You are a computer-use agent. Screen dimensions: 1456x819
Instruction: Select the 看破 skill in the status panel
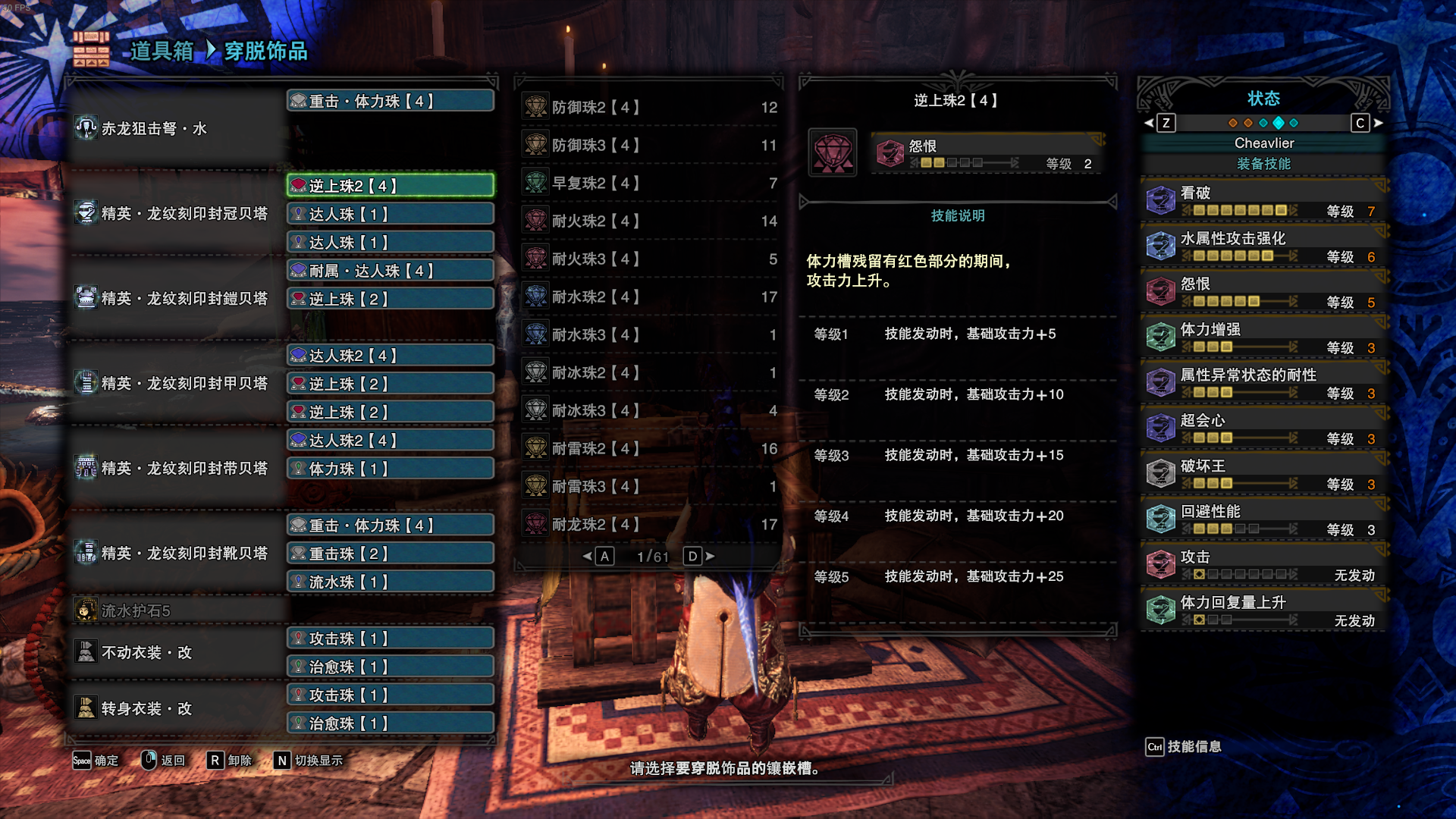click(1263, 201)
